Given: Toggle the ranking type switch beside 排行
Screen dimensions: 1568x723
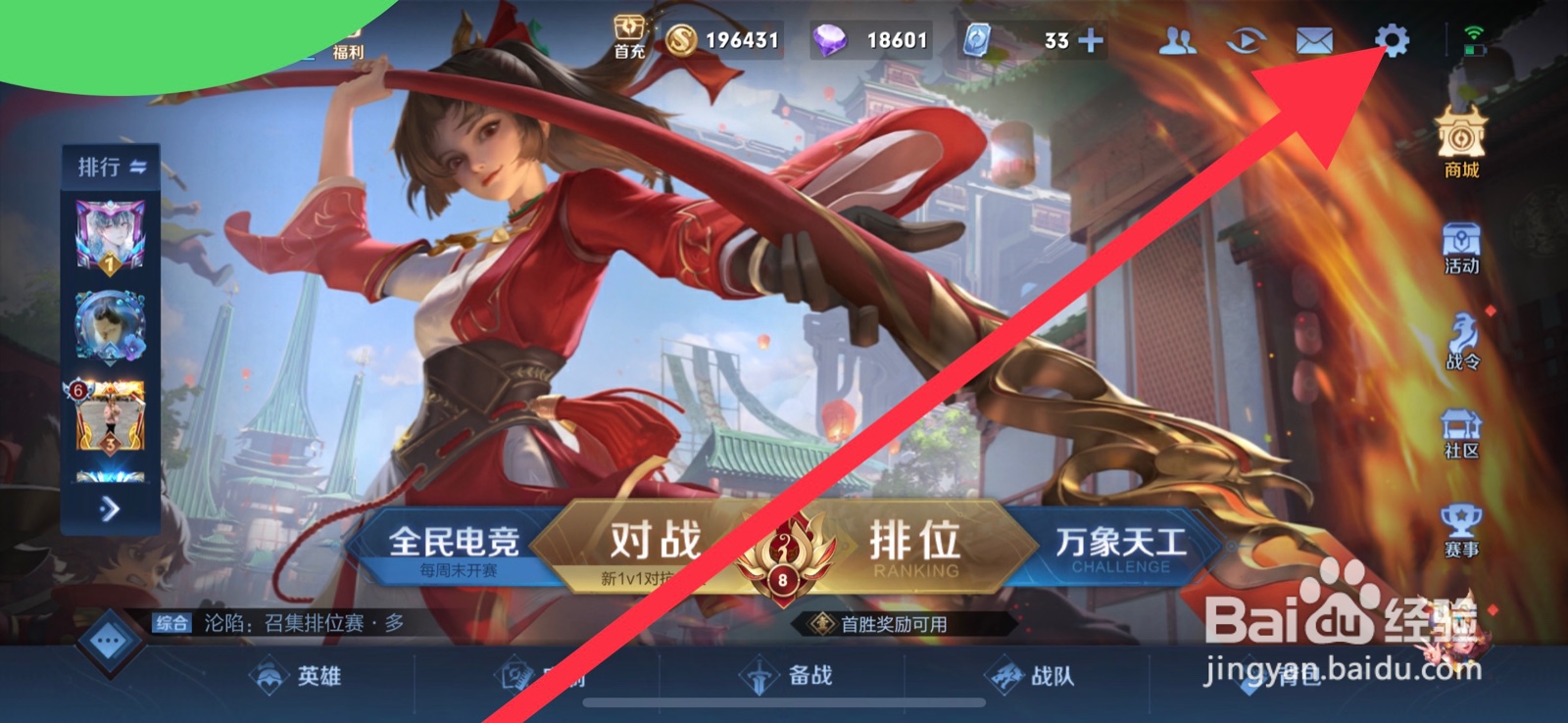Looking at the screenshot, I should (x=137, y=167).
